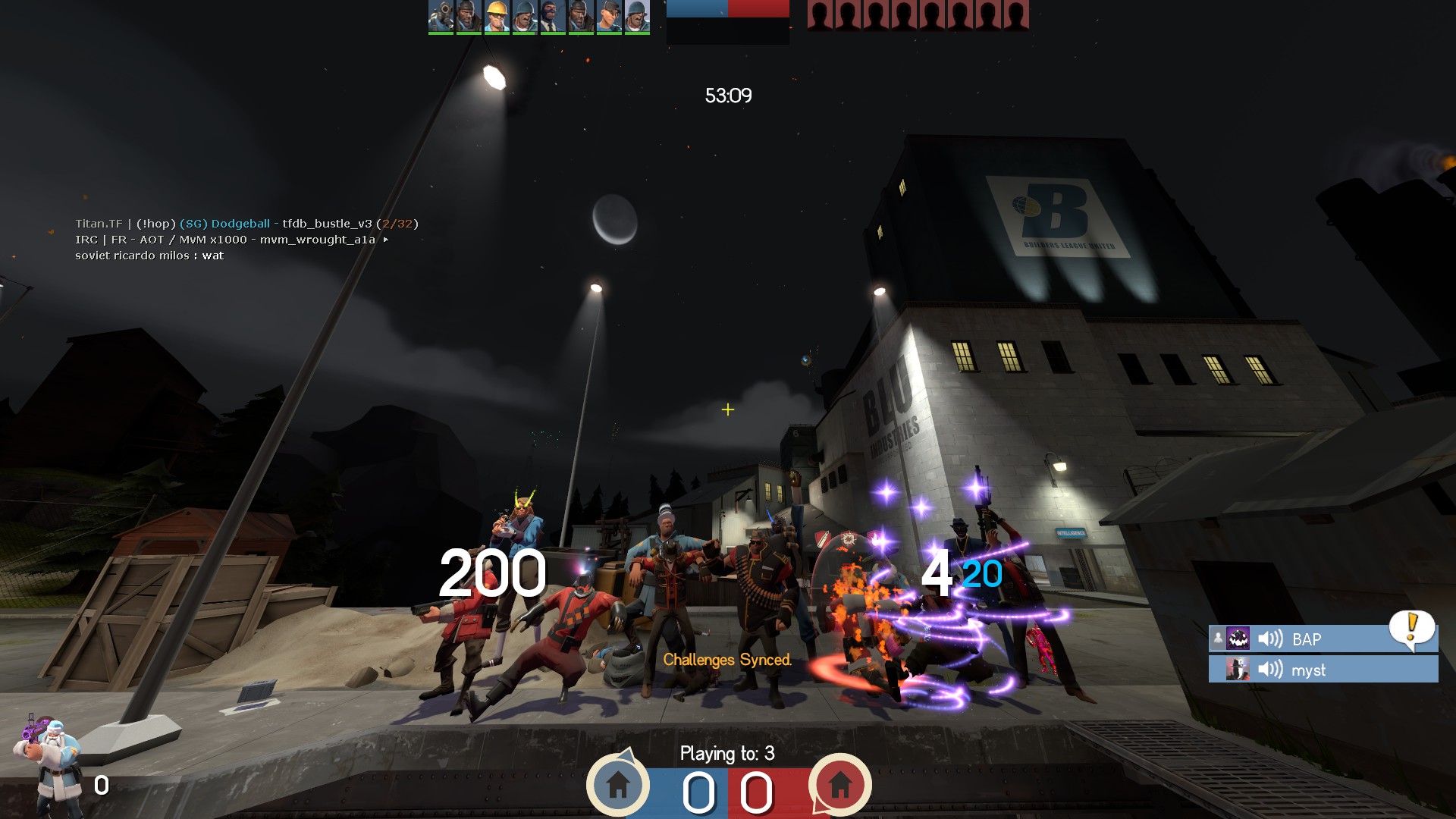Click BAP's purple monster avatar
This screenshot has width=1456, height=819.
point(1238,639)
